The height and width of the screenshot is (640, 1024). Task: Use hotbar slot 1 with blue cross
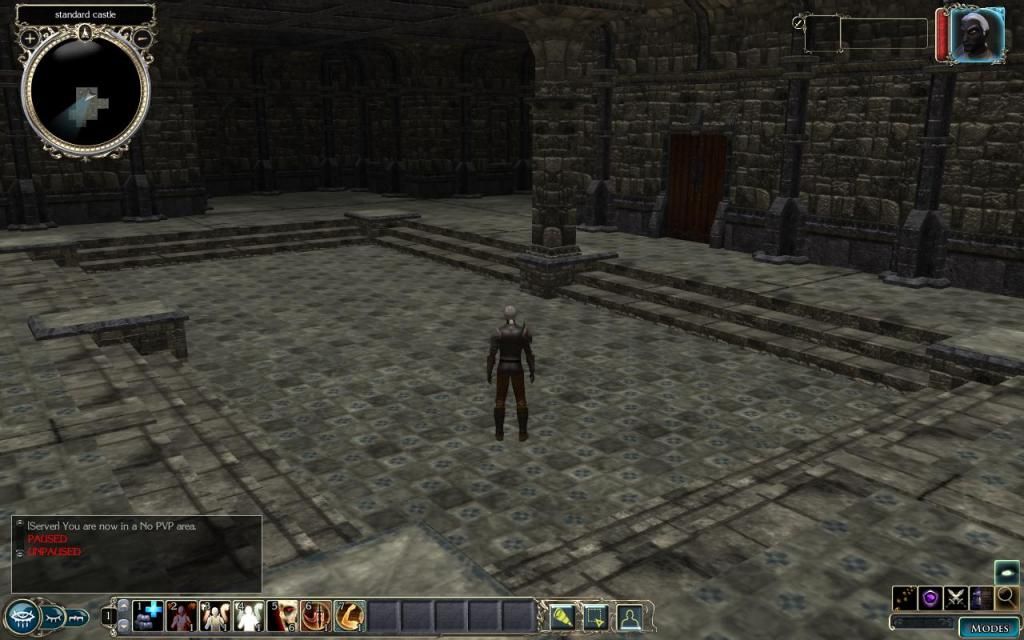[x=148, y=615]
